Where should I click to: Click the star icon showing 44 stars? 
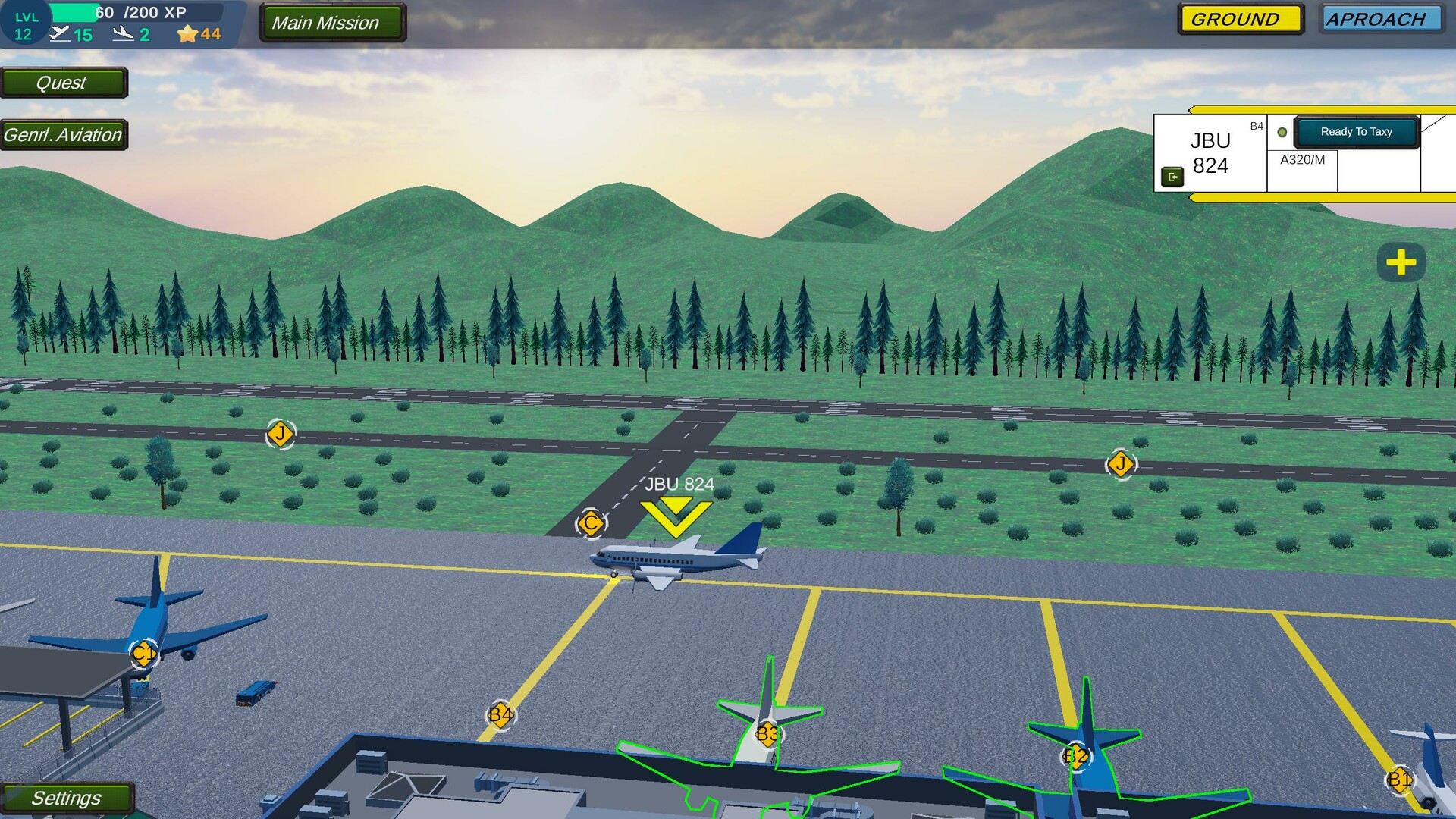[x=186, y=33]
